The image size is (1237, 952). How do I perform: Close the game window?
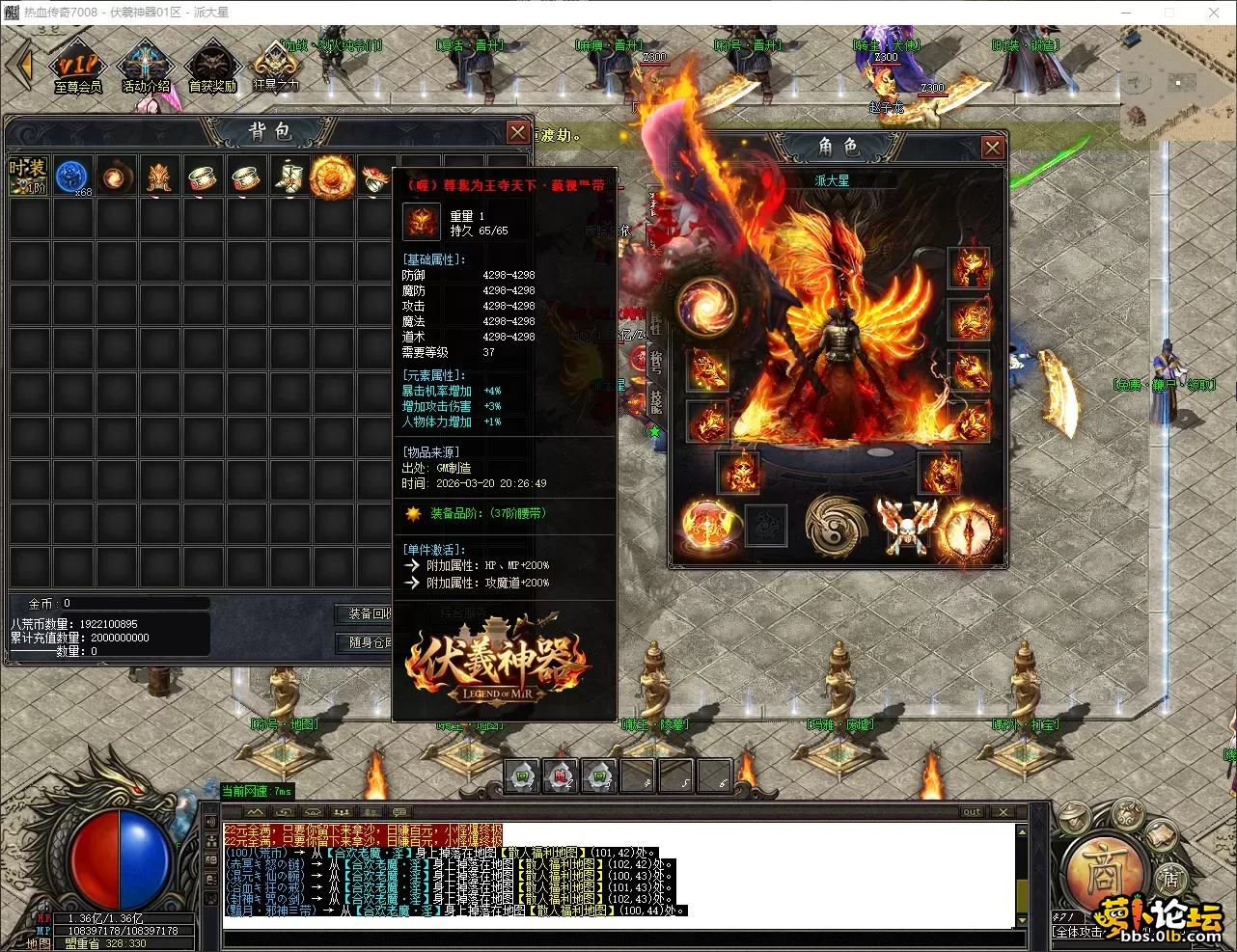[x=1214, y=13]
